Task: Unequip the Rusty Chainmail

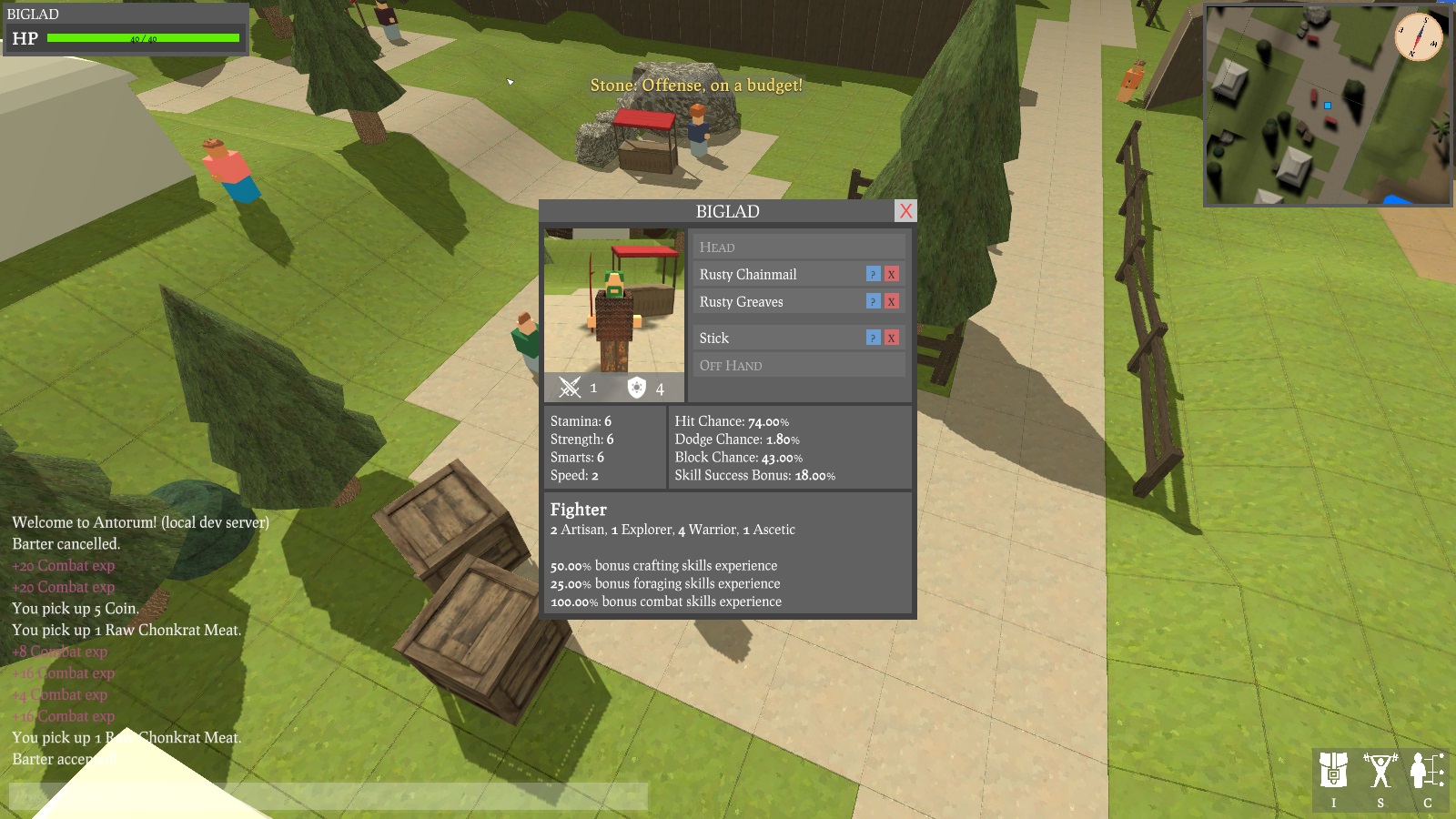Action: coord(892,274)
